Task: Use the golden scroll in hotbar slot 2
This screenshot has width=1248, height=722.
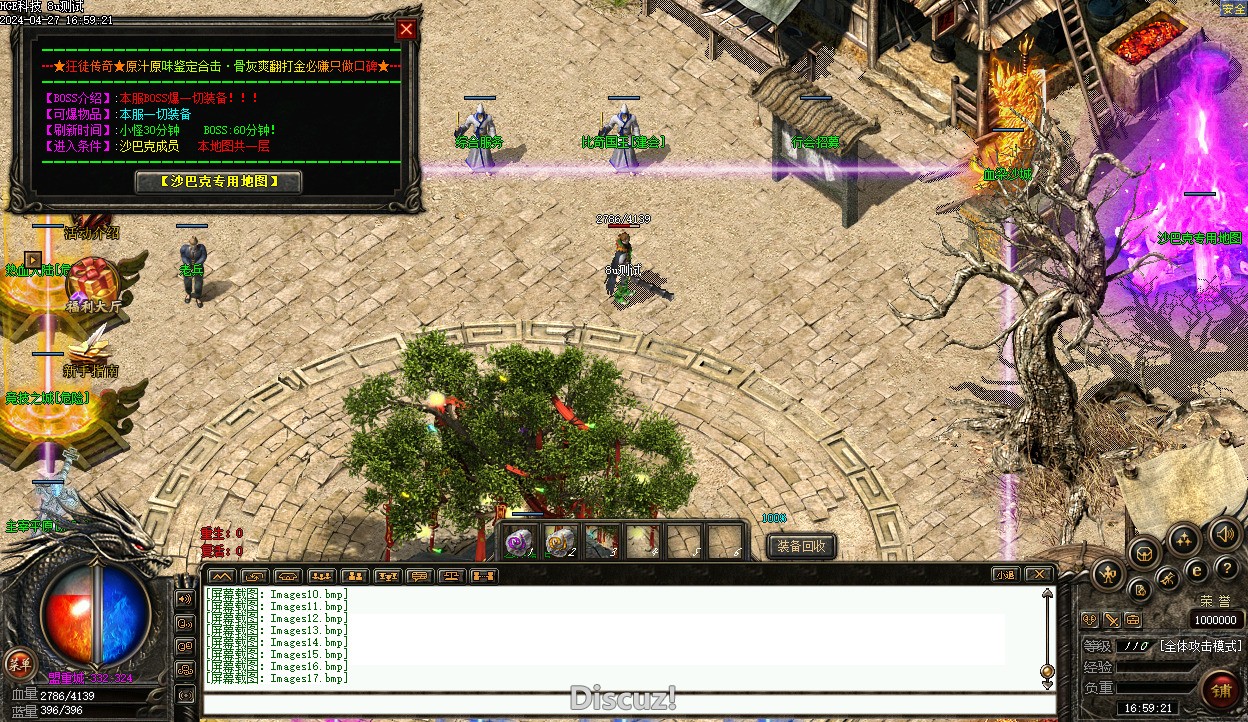Action: pos(559,542)
